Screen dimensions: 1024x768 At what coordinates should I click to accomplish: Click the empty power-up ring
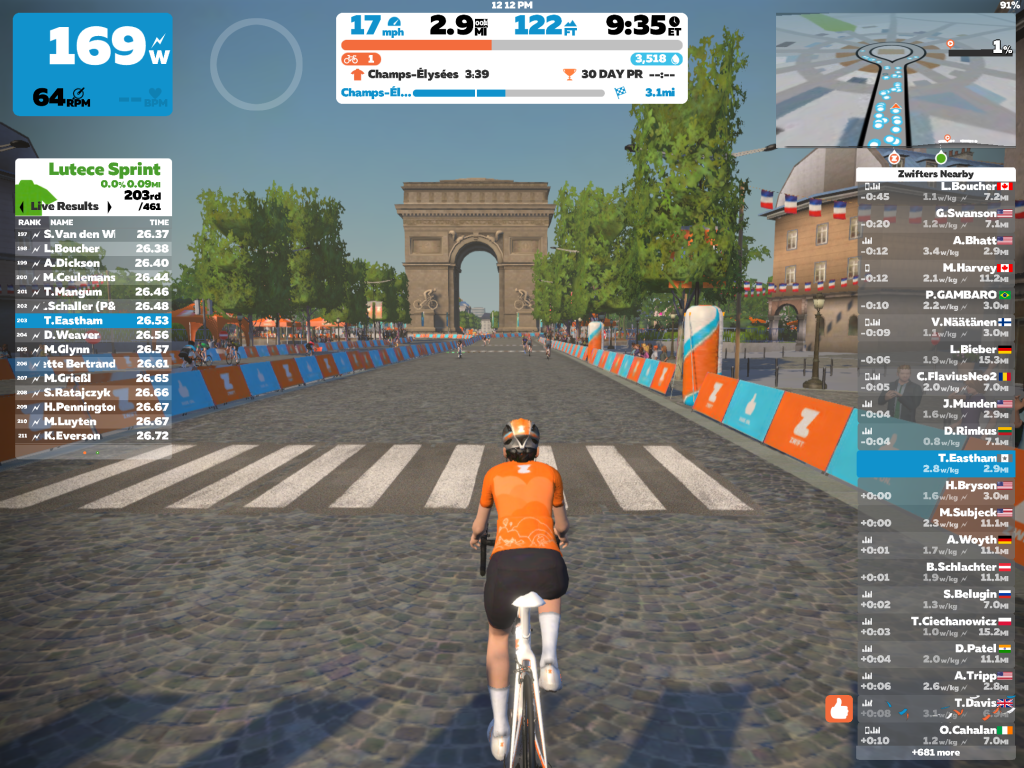[x=256, y=64]
